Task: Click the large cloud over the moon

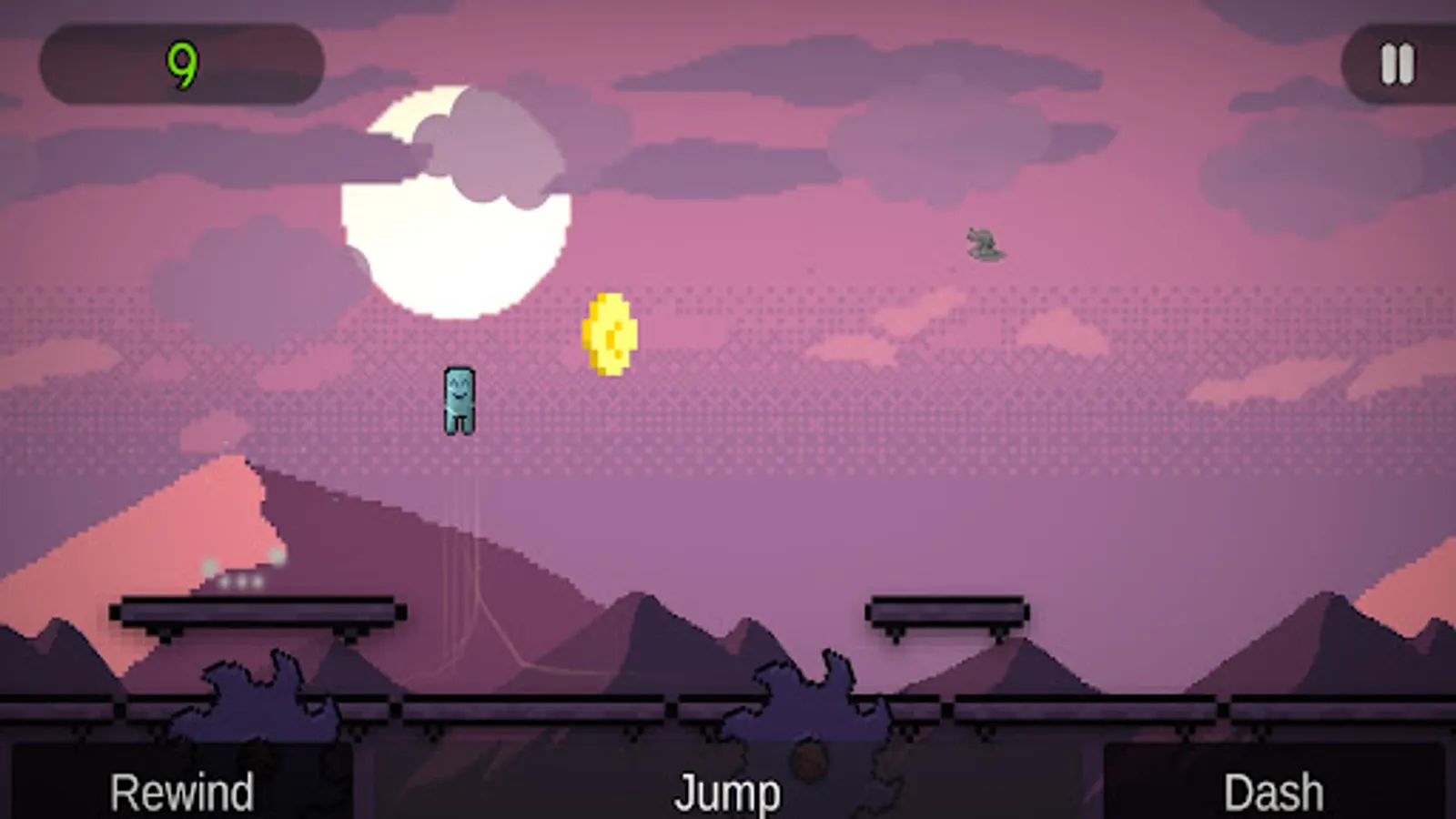Action: coord(491,146)
